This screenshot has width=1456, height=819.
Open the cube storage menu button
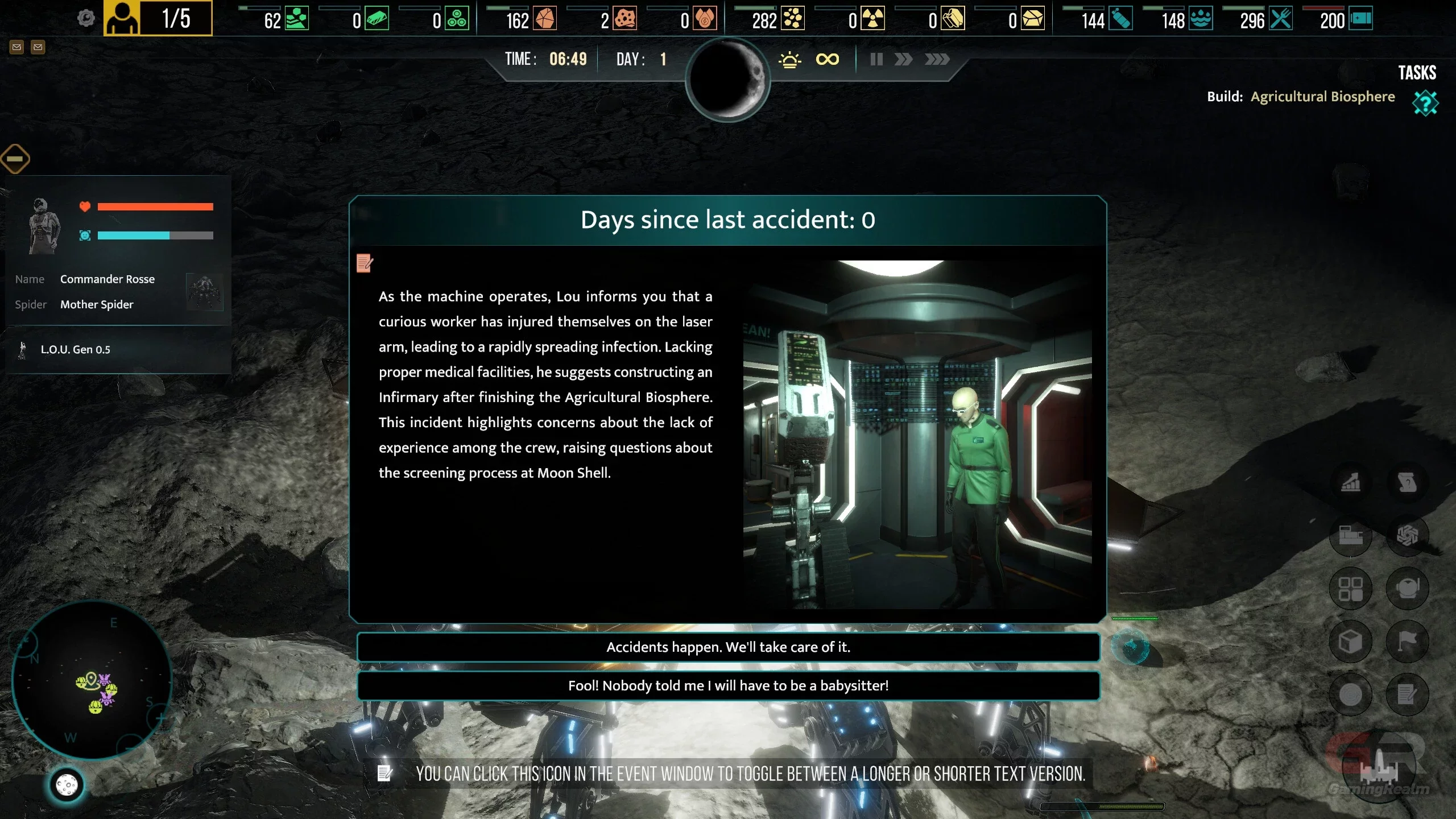1351,642
